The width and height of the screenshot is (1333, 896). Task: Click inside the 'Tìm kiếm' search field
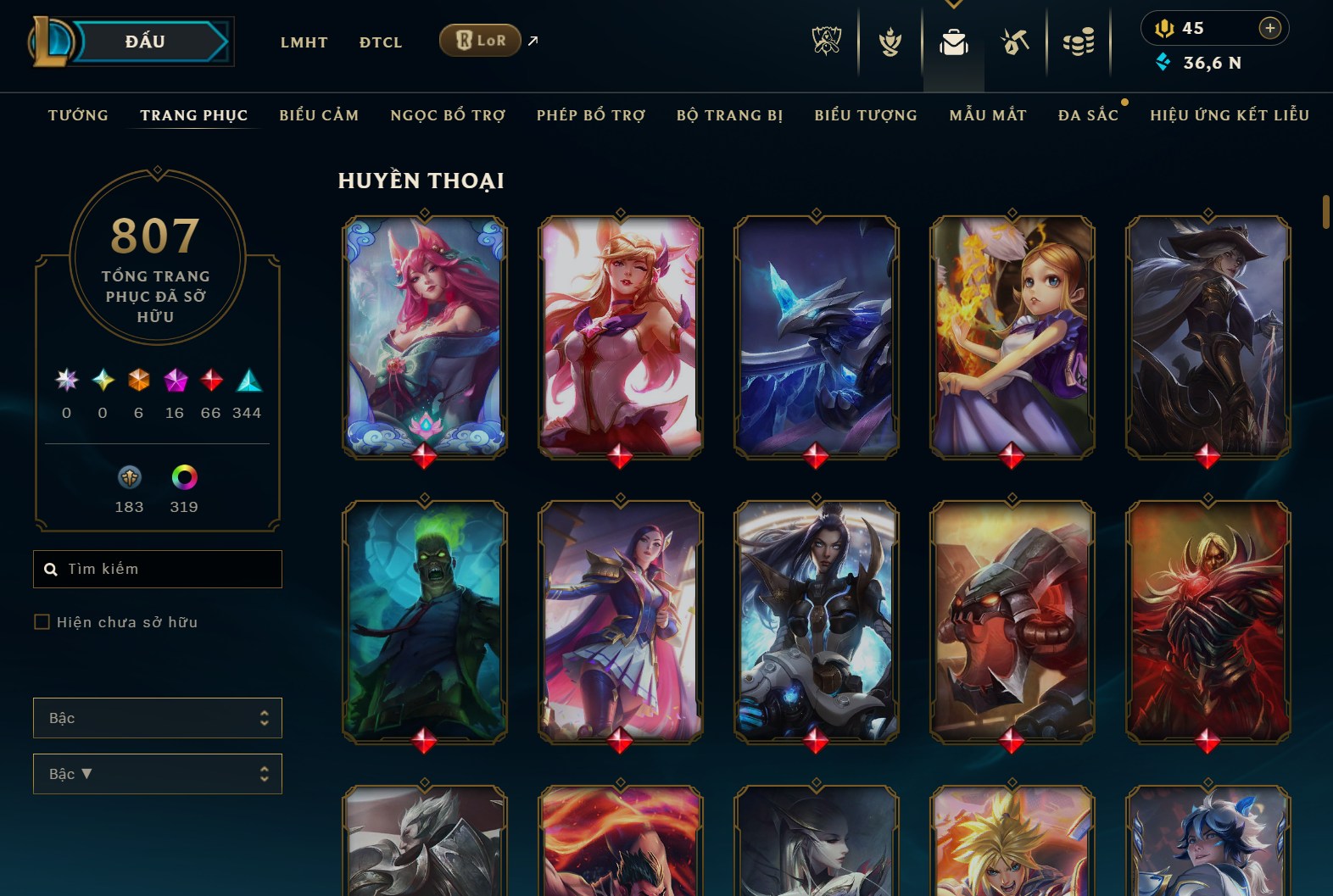158,569
